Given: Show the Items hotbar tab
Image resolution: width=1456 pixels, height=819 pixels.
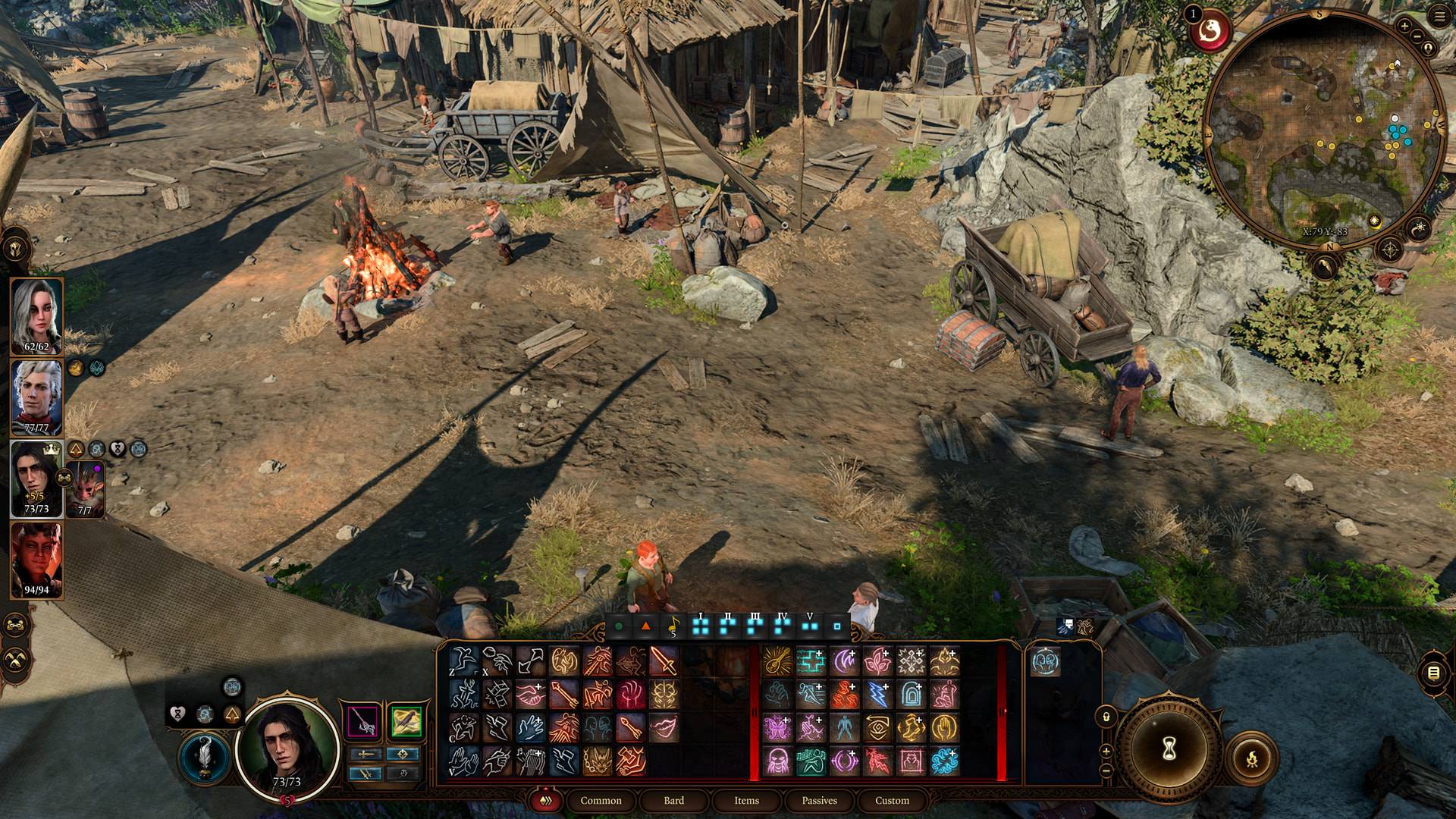Looking at the screenshot, I should [746, 801].
